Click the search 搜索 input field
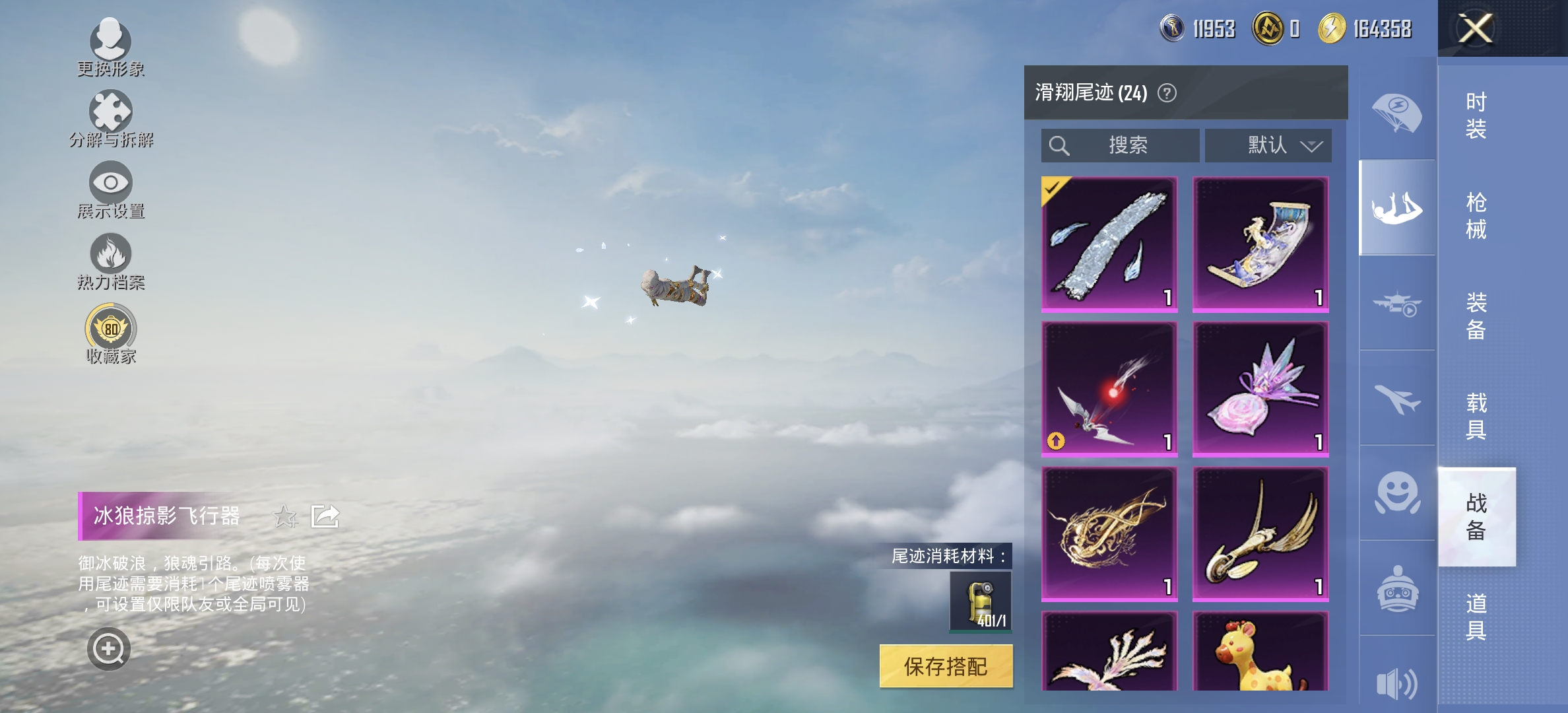 pos(1120,145)
